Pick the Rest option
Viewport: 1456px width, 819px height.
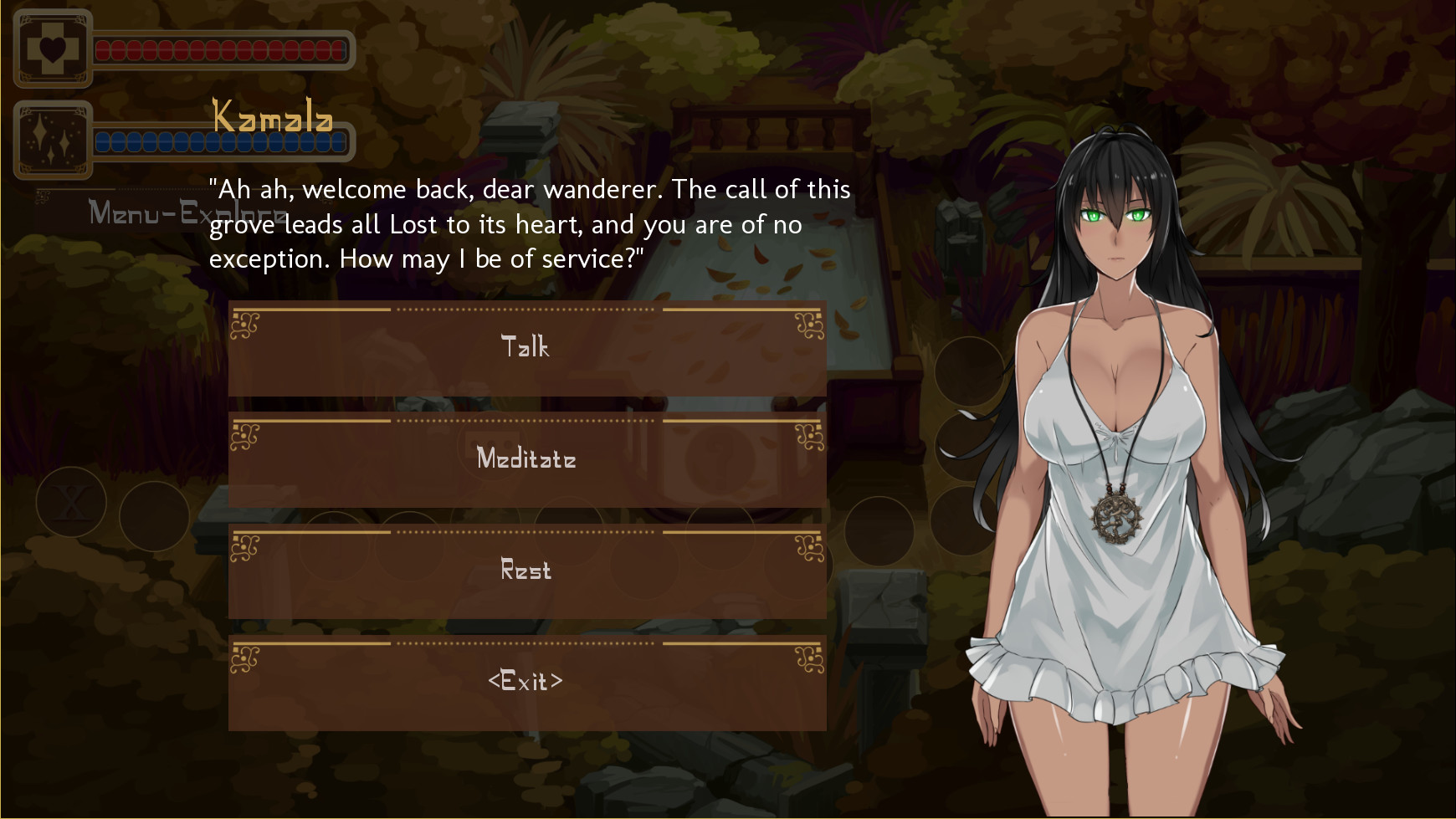[526, 571]
